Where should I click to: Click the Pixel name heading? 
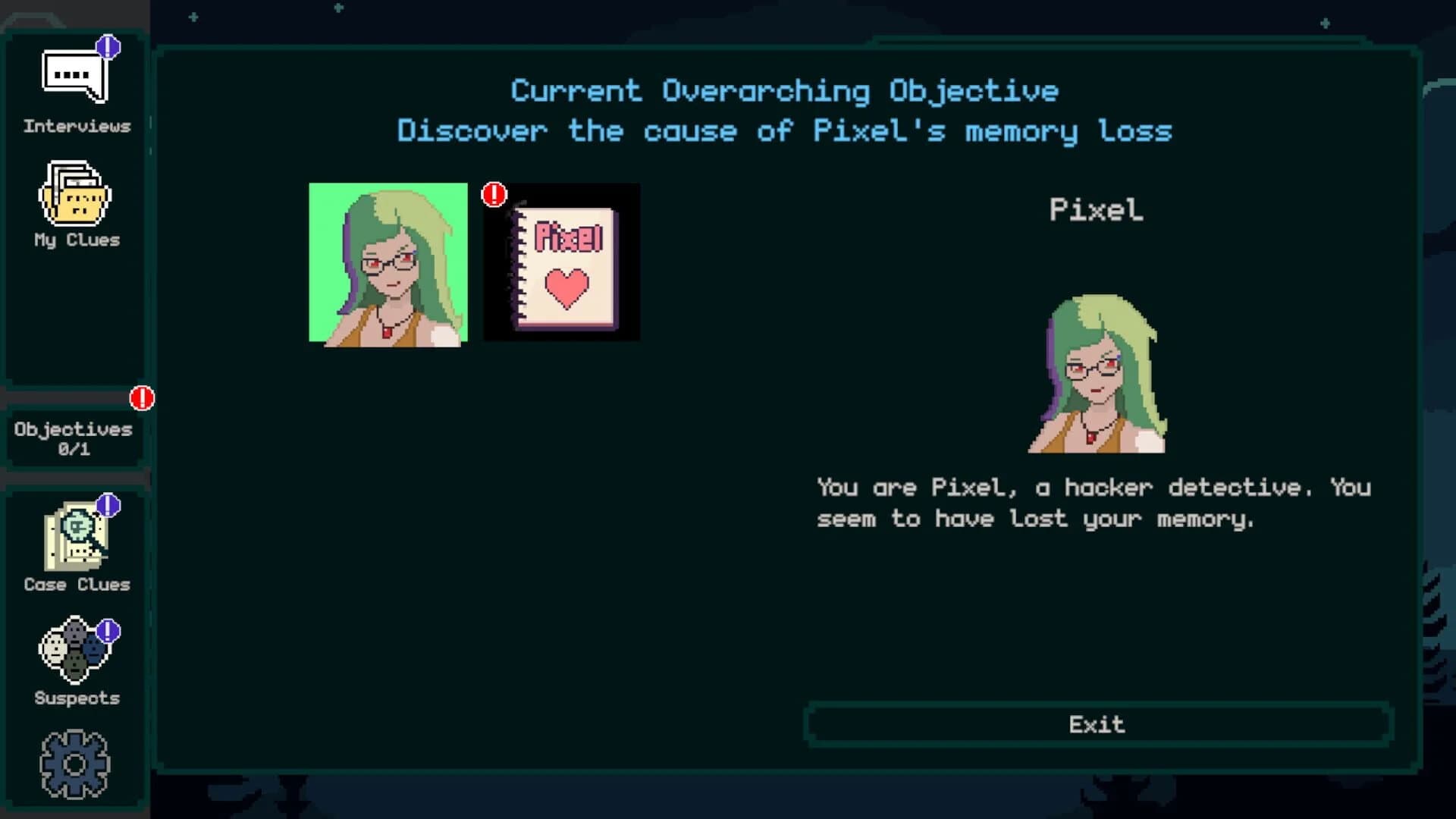tap(1098, 210)
